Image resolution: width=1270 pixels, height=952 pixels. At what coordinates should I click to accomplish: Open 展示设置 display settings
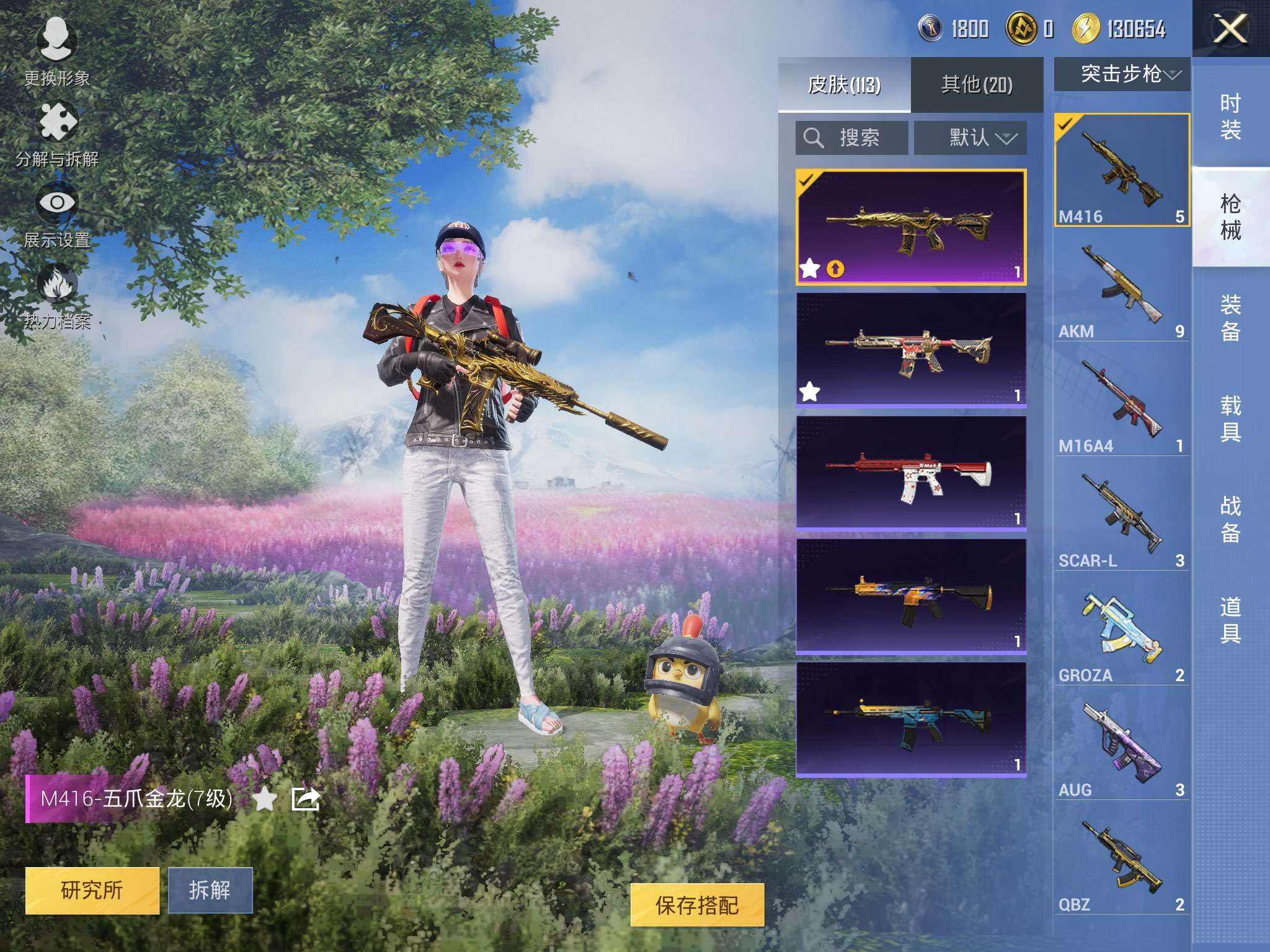pos(56,214)
